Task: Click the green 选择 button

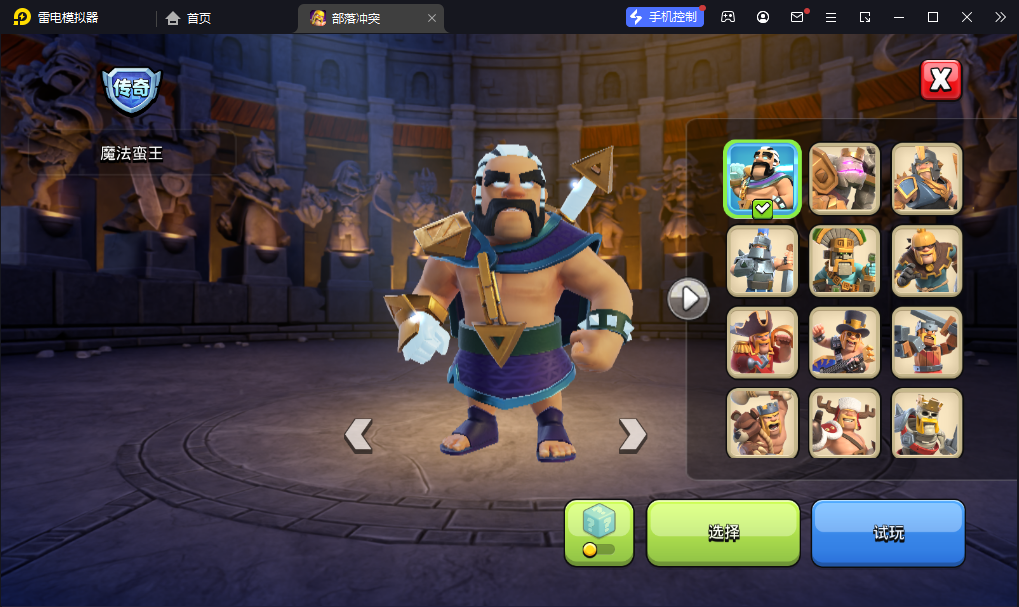Action: pos(723,532)
